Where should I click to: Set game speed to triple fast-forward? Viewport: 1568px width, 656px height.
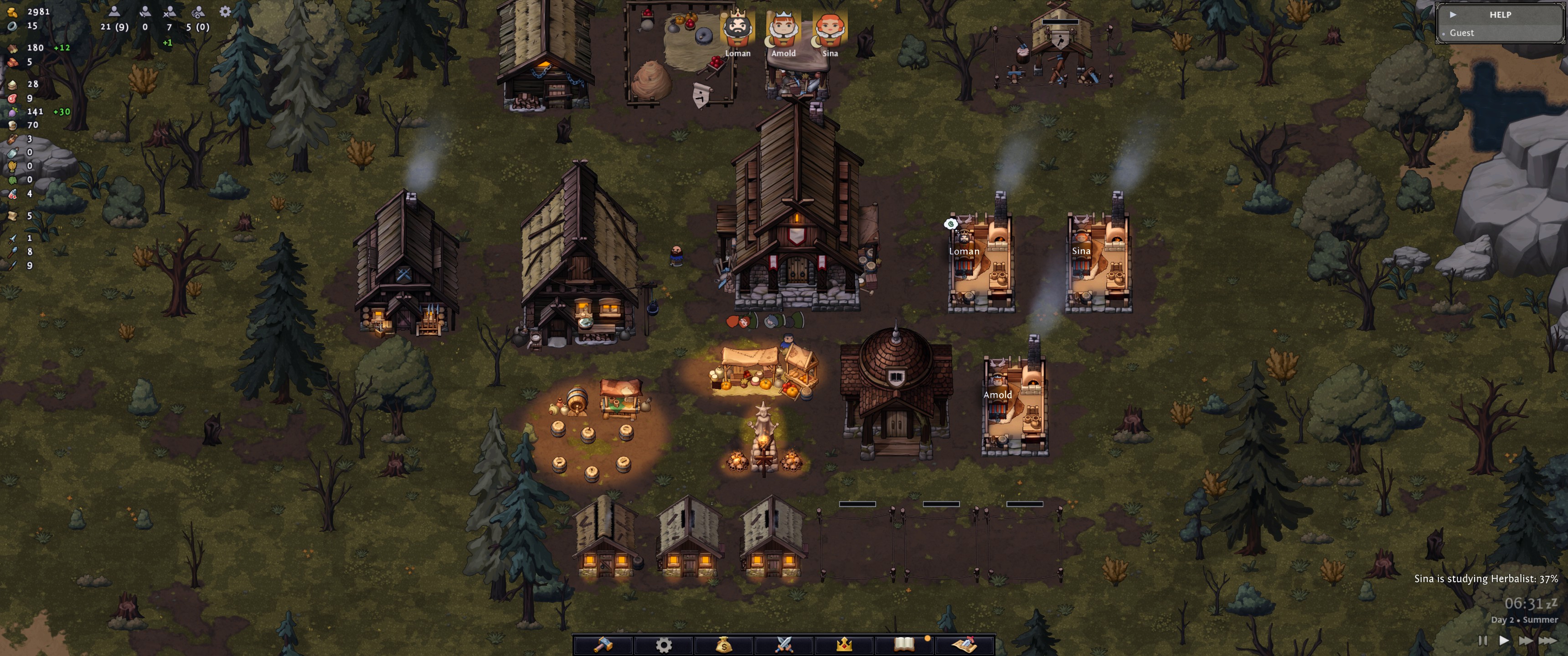1548,640
